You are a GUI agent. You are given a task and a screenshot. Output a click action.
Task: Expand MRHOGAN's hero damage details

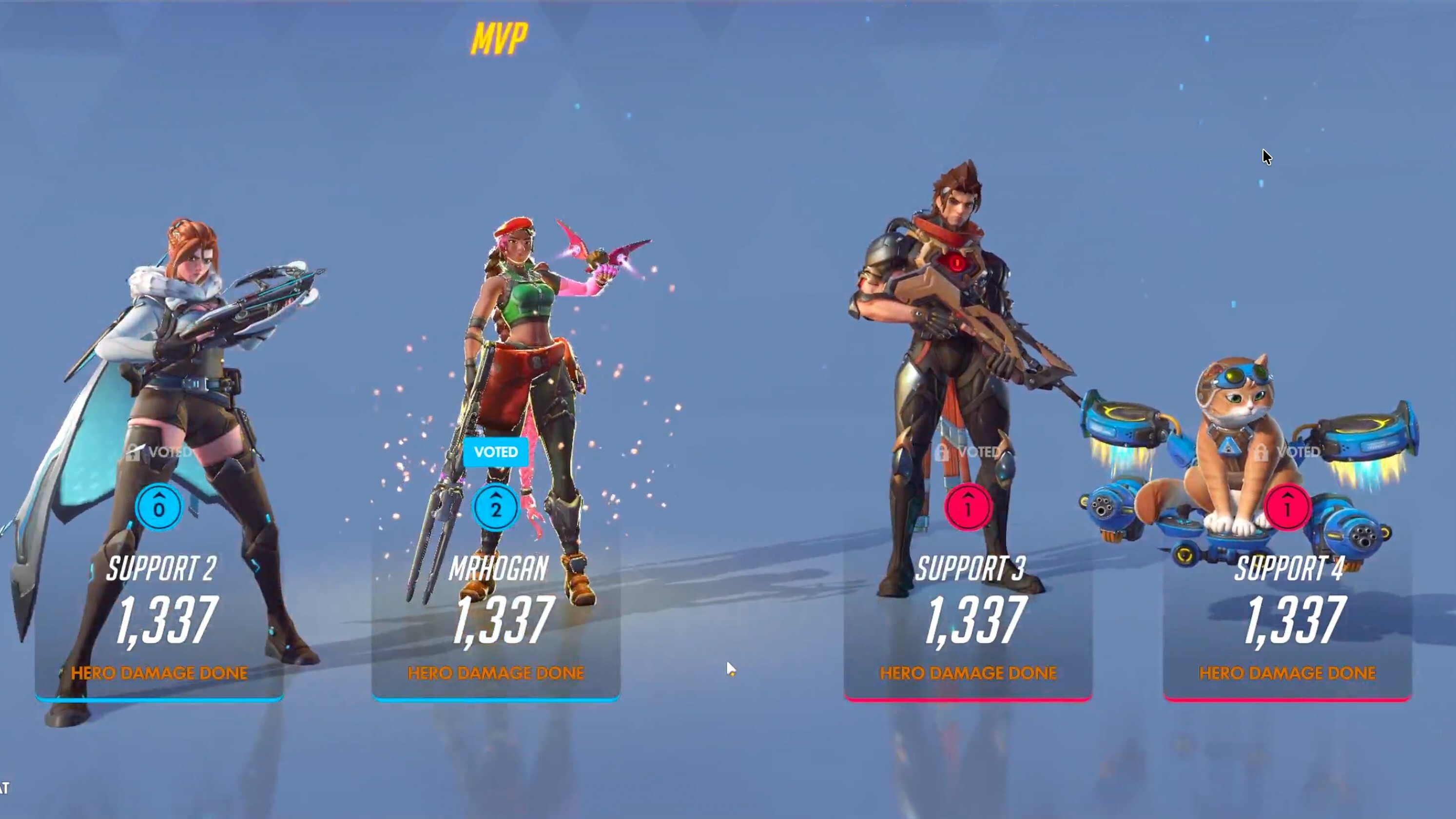(x=496, y=622)
